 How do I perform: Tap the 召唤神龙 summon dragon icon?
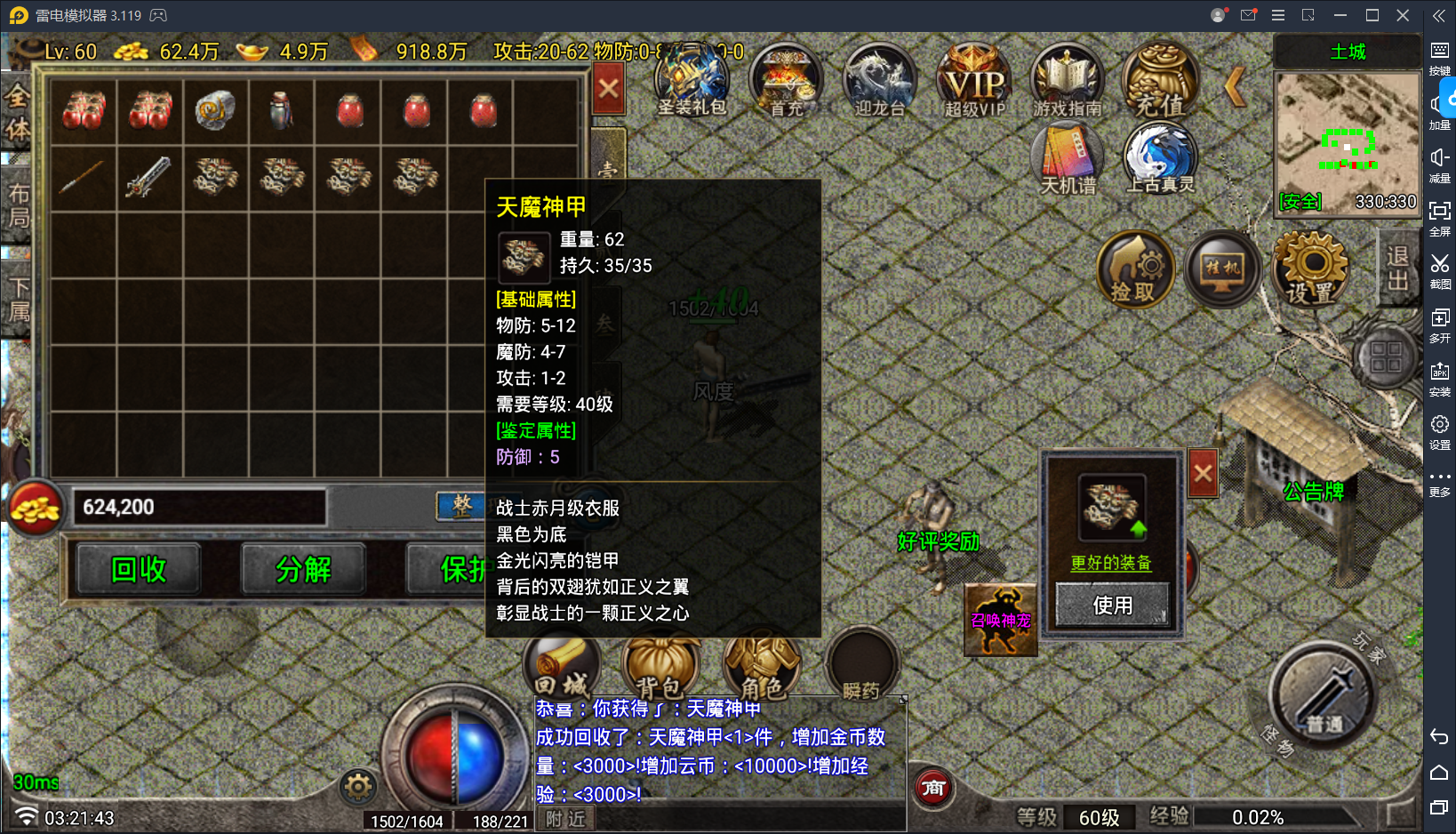coord(1000,618)
